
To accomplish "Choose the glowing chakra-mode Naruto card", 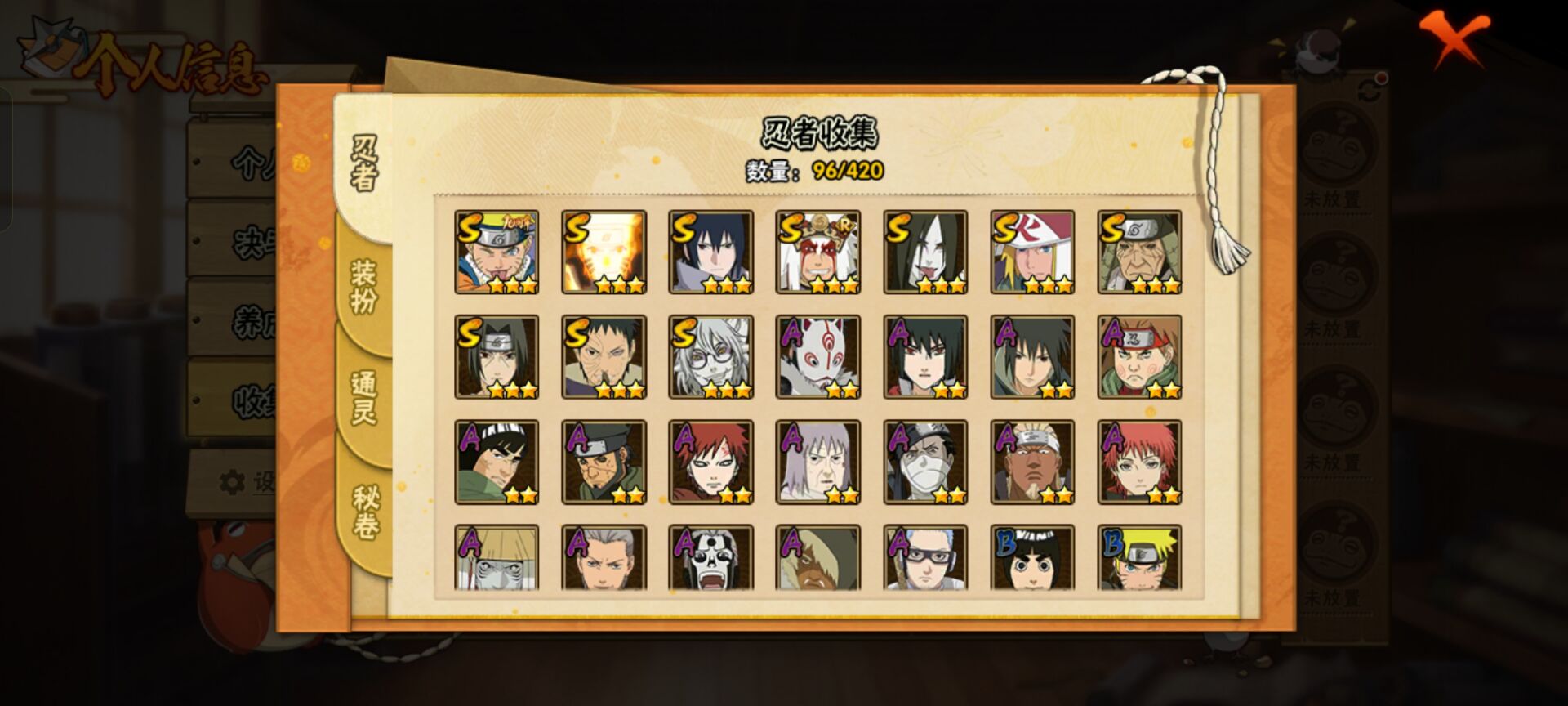I will tap(604, 252).
